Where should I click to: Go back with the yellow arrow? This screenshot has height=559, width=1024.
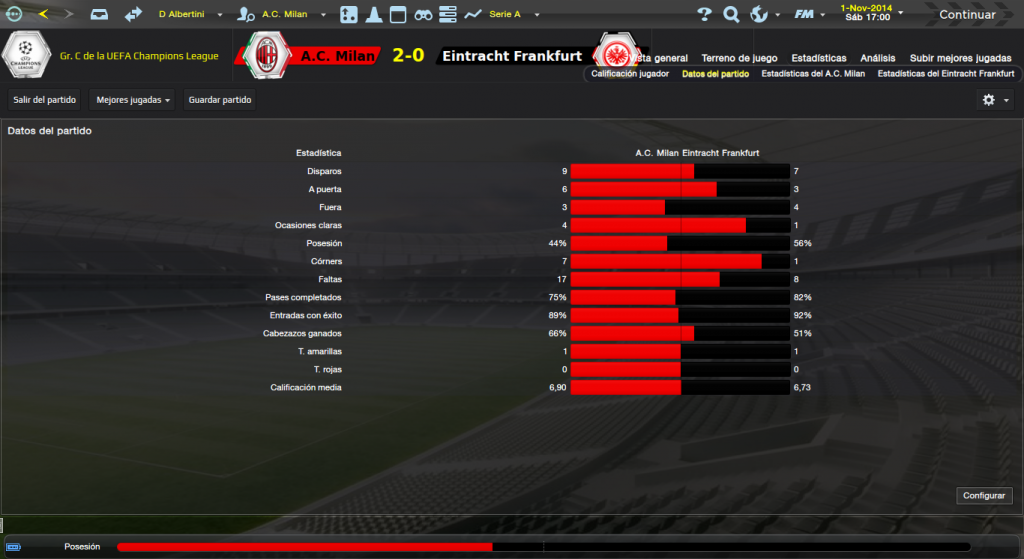pos(43,15)
